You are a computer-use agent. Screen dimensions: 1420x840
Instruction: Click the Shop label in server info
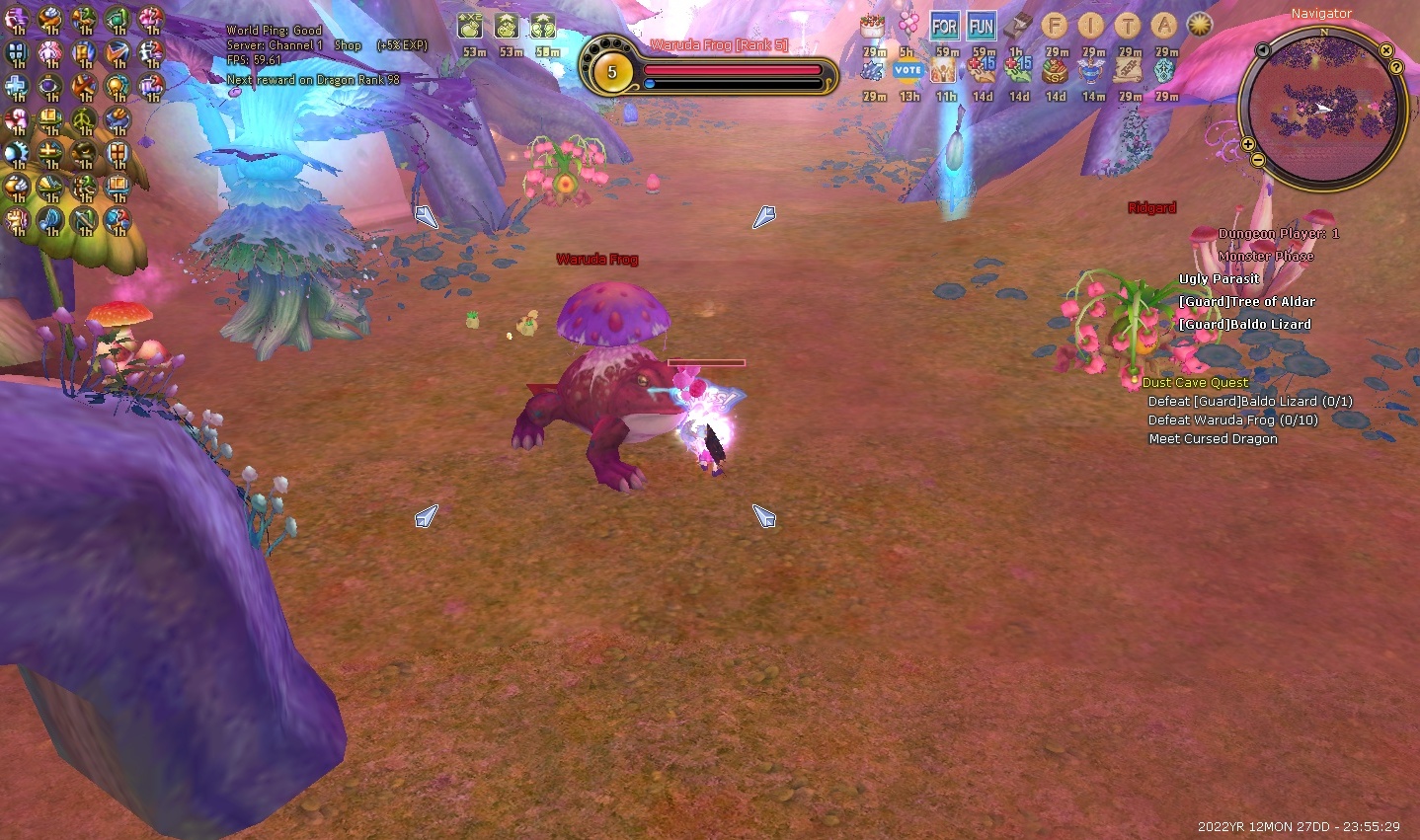[348, 45]
